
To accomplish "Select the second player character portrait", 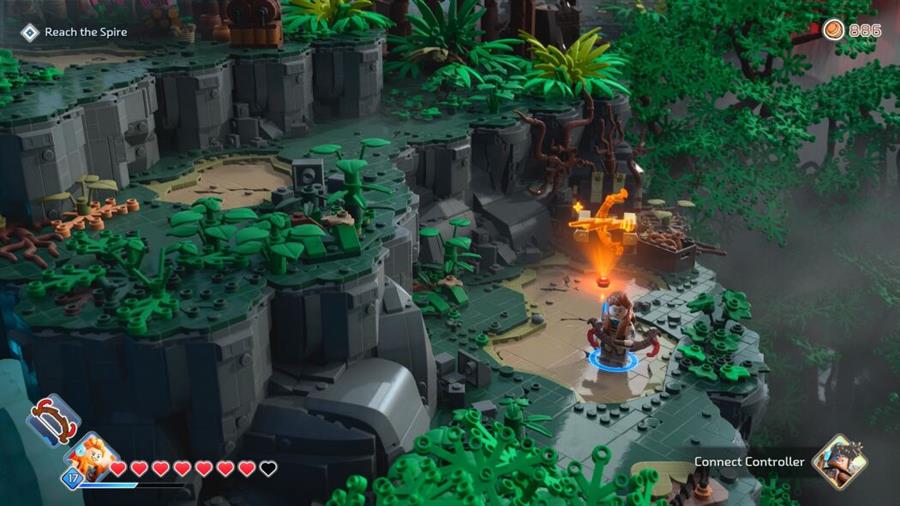I will click(839, 461).
